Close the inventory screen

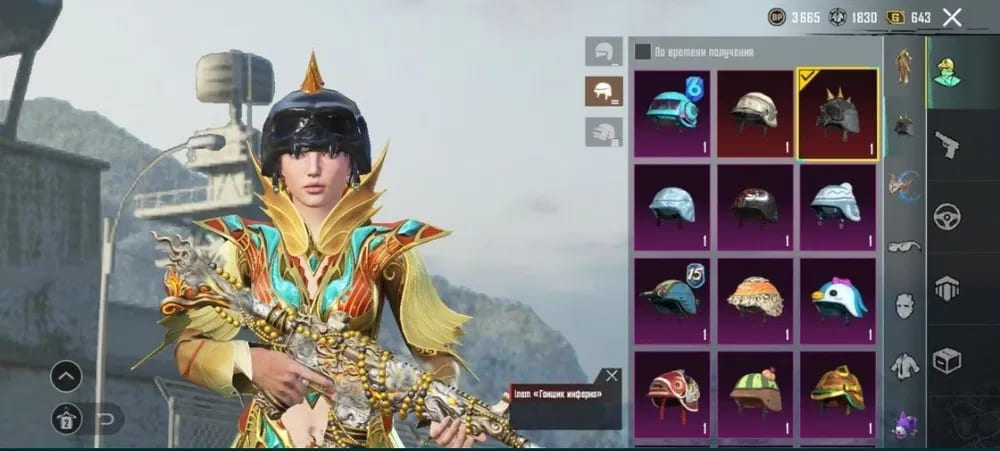[x=952, y=17]
